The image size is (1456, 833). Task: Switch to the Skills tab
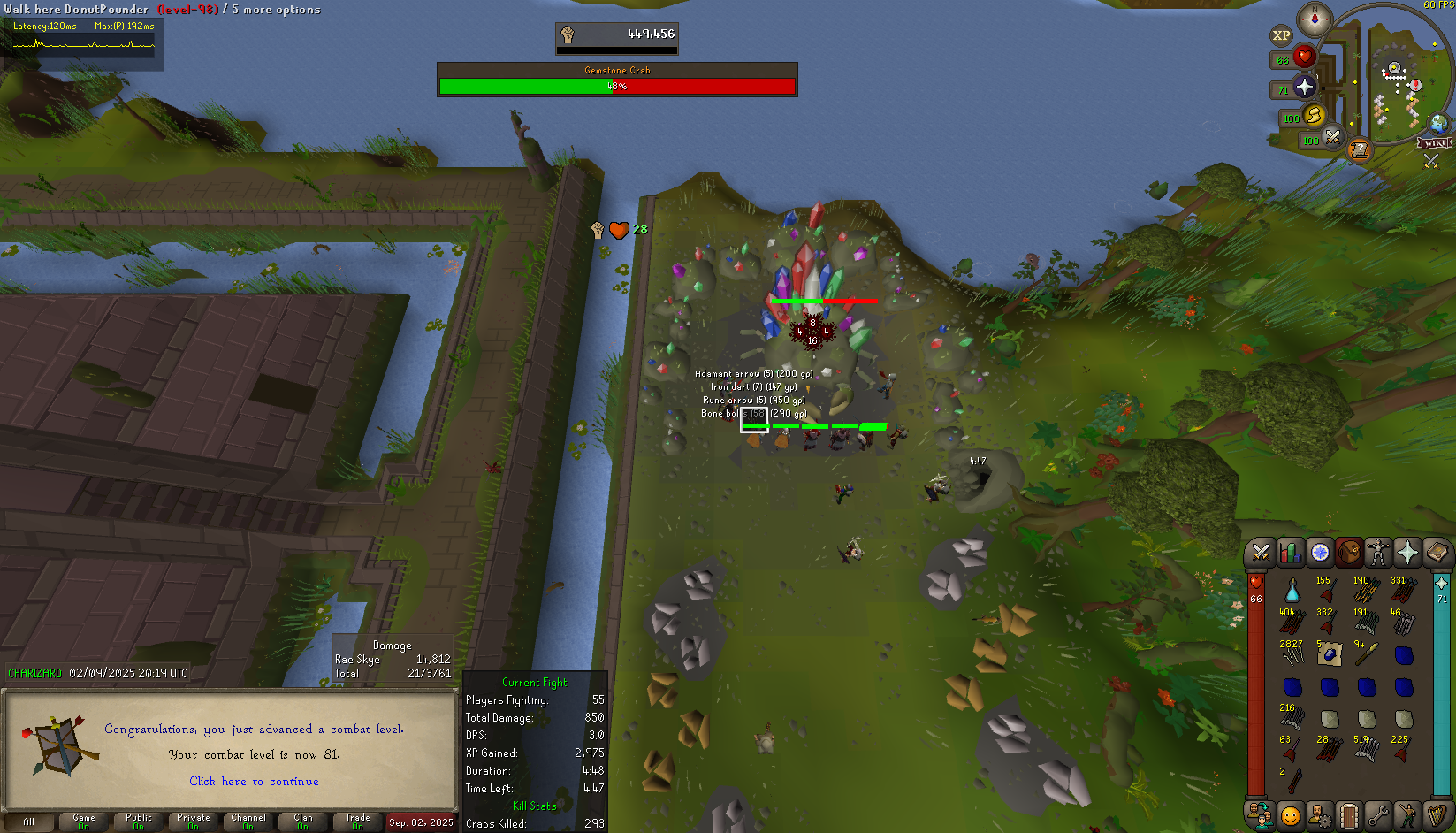[1291, 554]
